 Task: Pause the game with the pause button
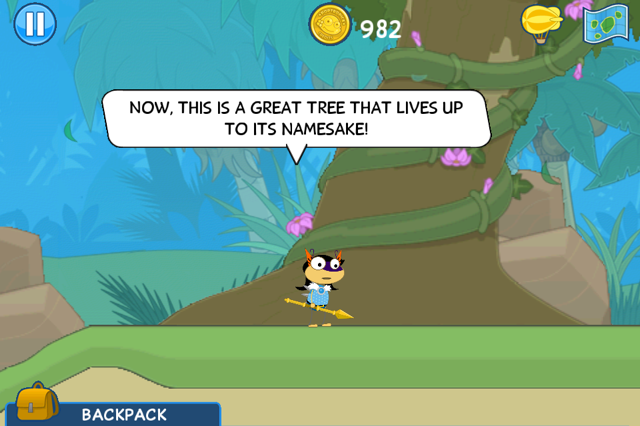click(34, 24)
